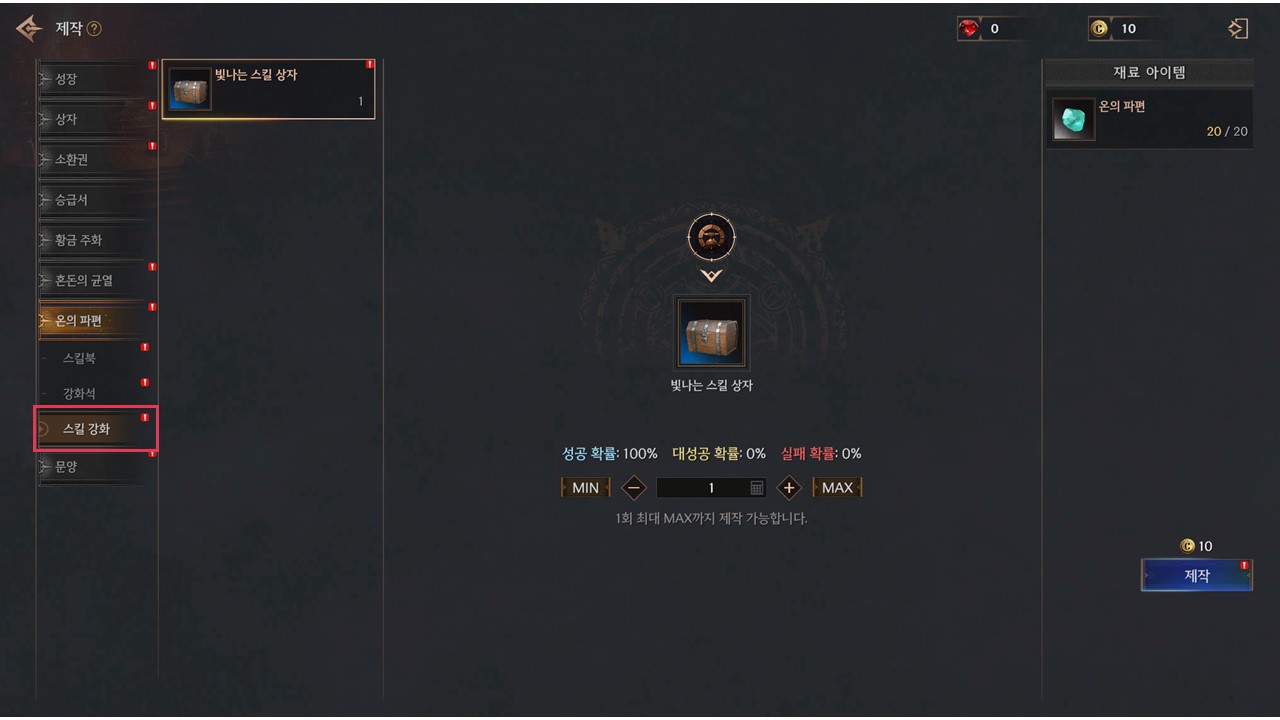Choose the 승급서 category
Screen dimensions: 1280x720
click(90, 200)
